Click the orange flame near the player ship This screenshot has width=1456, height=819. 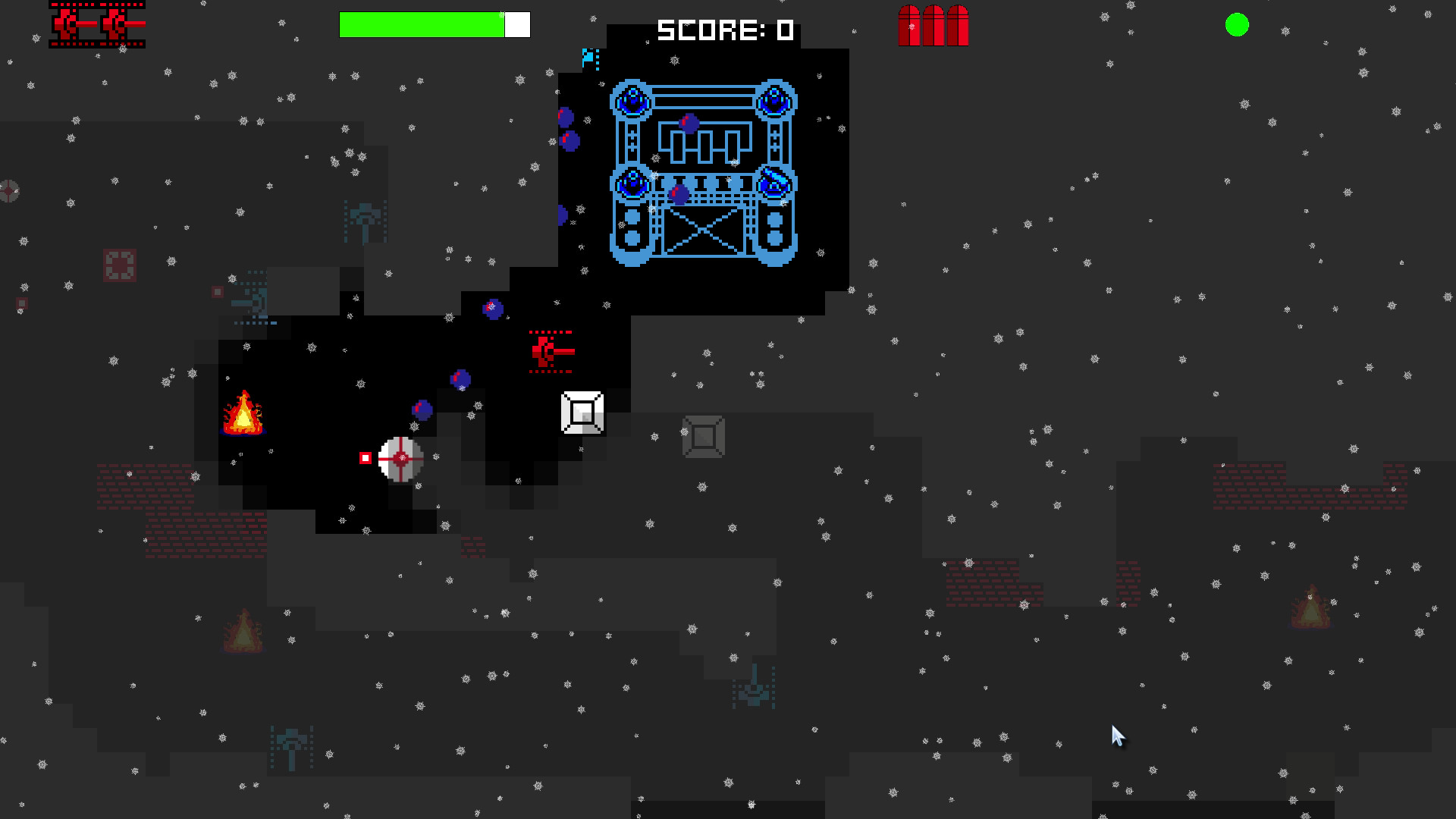pyautogui.click(x=244, y=413)
